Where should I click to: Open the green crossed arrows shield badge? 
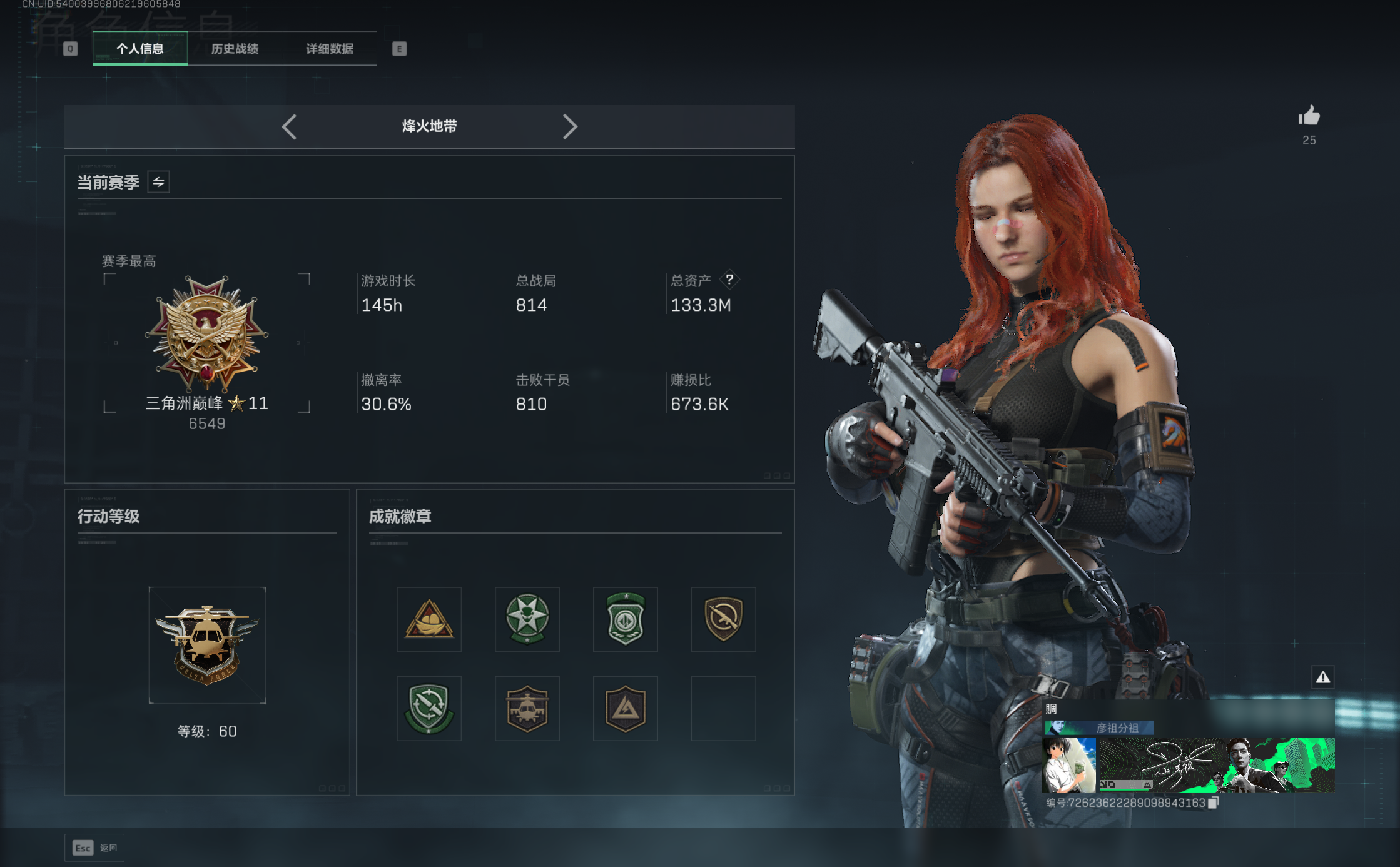click(429, 709)
